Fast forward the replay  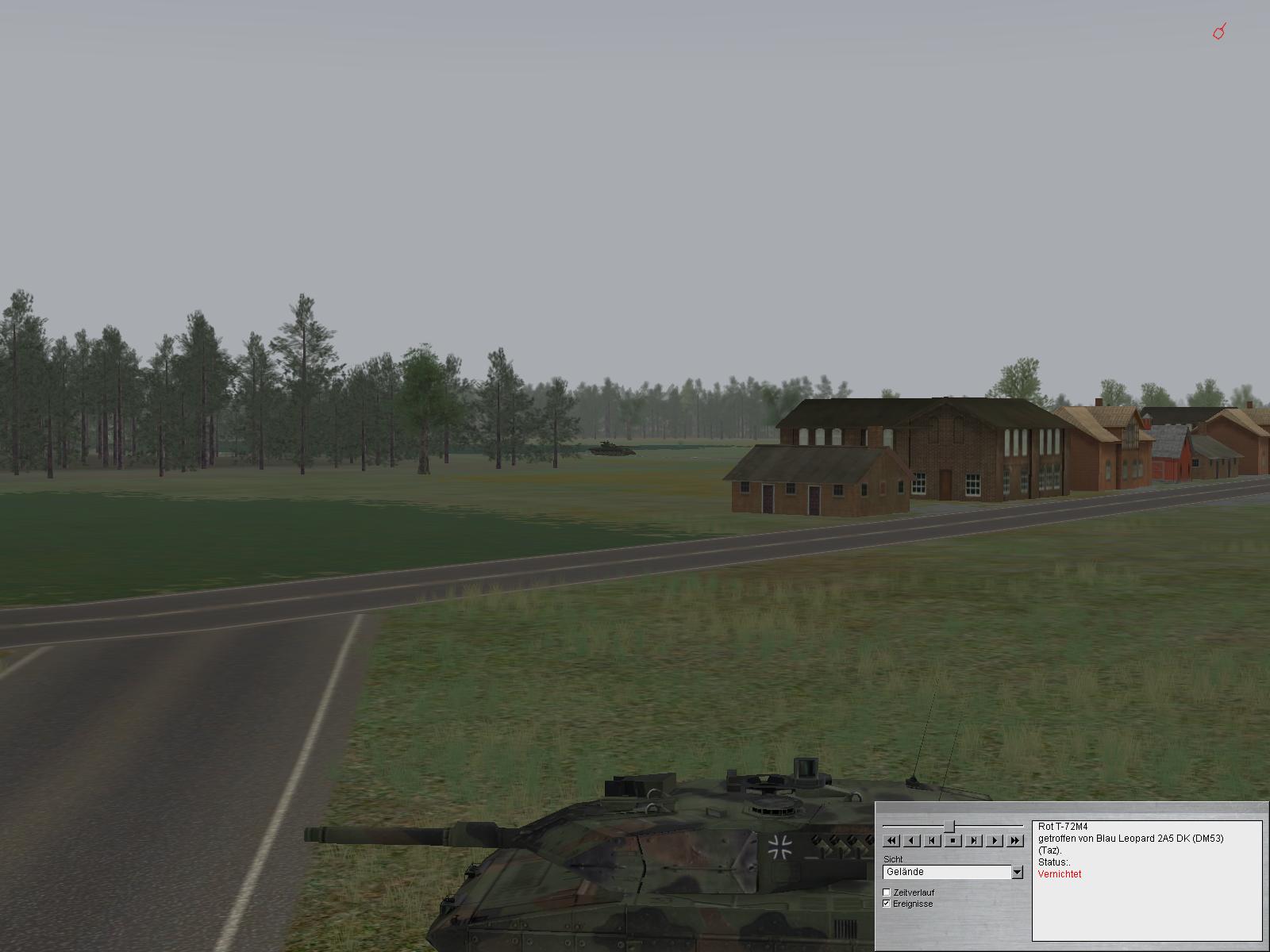tap(1015, 840)
